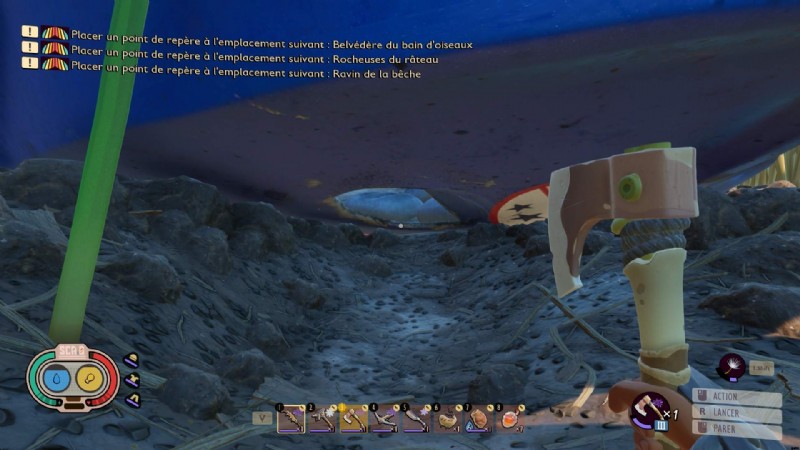Viewport: 800px width, 450px height.
Task: Click the helmet armor durability icon
Action: coord(132,361)
